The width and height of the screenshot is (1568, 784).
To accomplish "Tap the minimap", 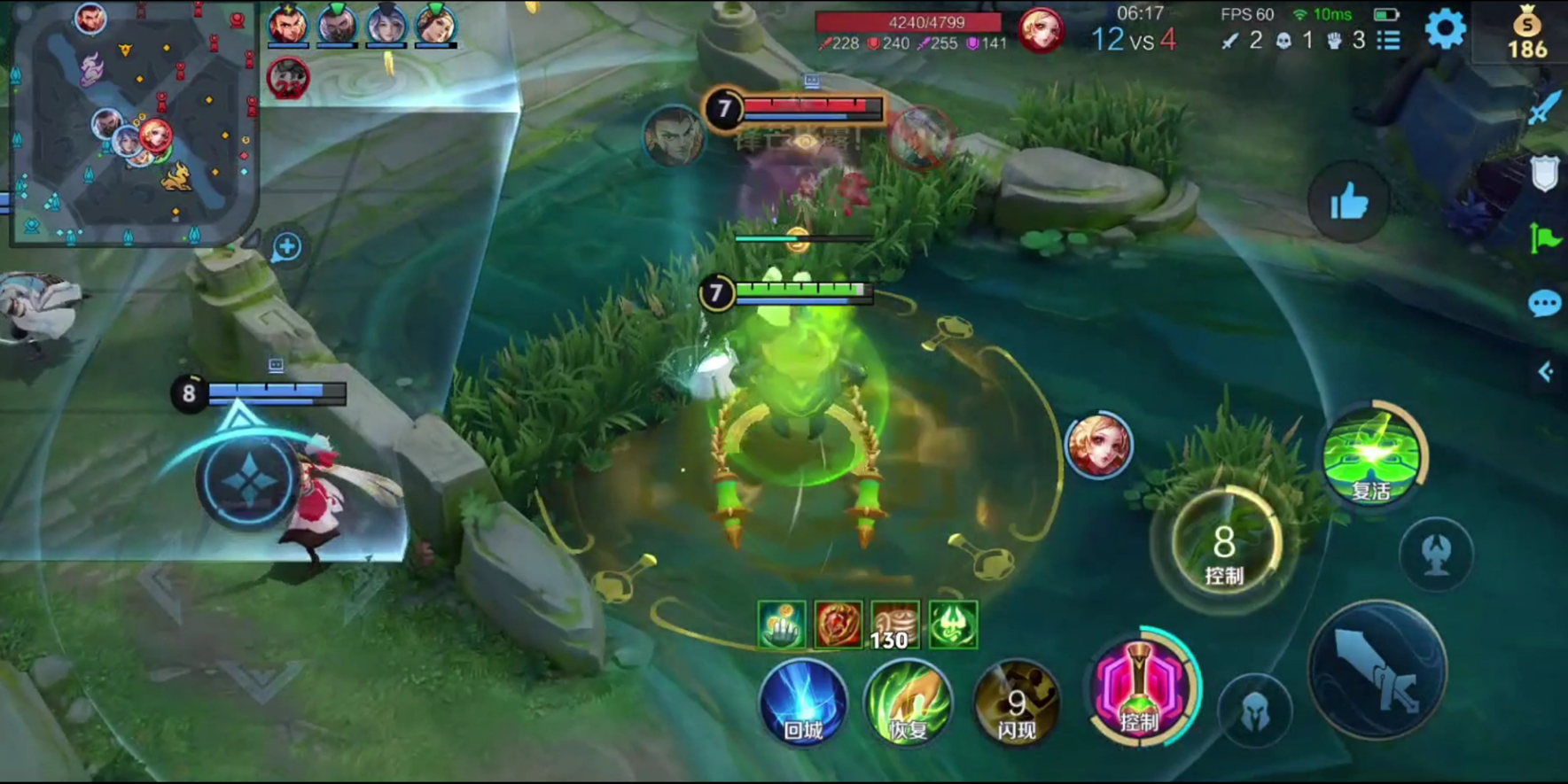I will pos(133,124).
